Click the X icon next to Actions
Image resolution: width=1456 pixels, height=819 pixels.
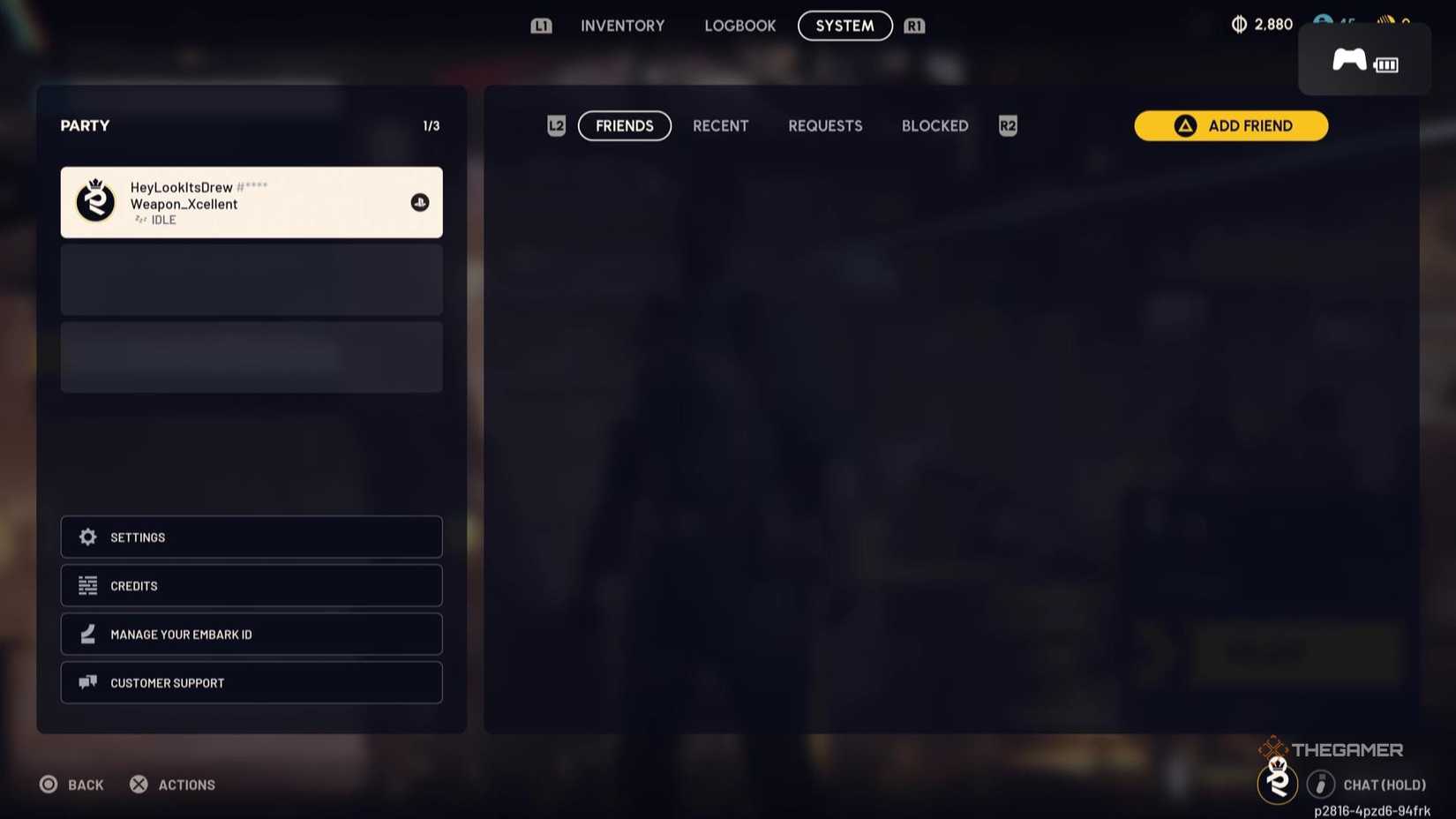138,784
